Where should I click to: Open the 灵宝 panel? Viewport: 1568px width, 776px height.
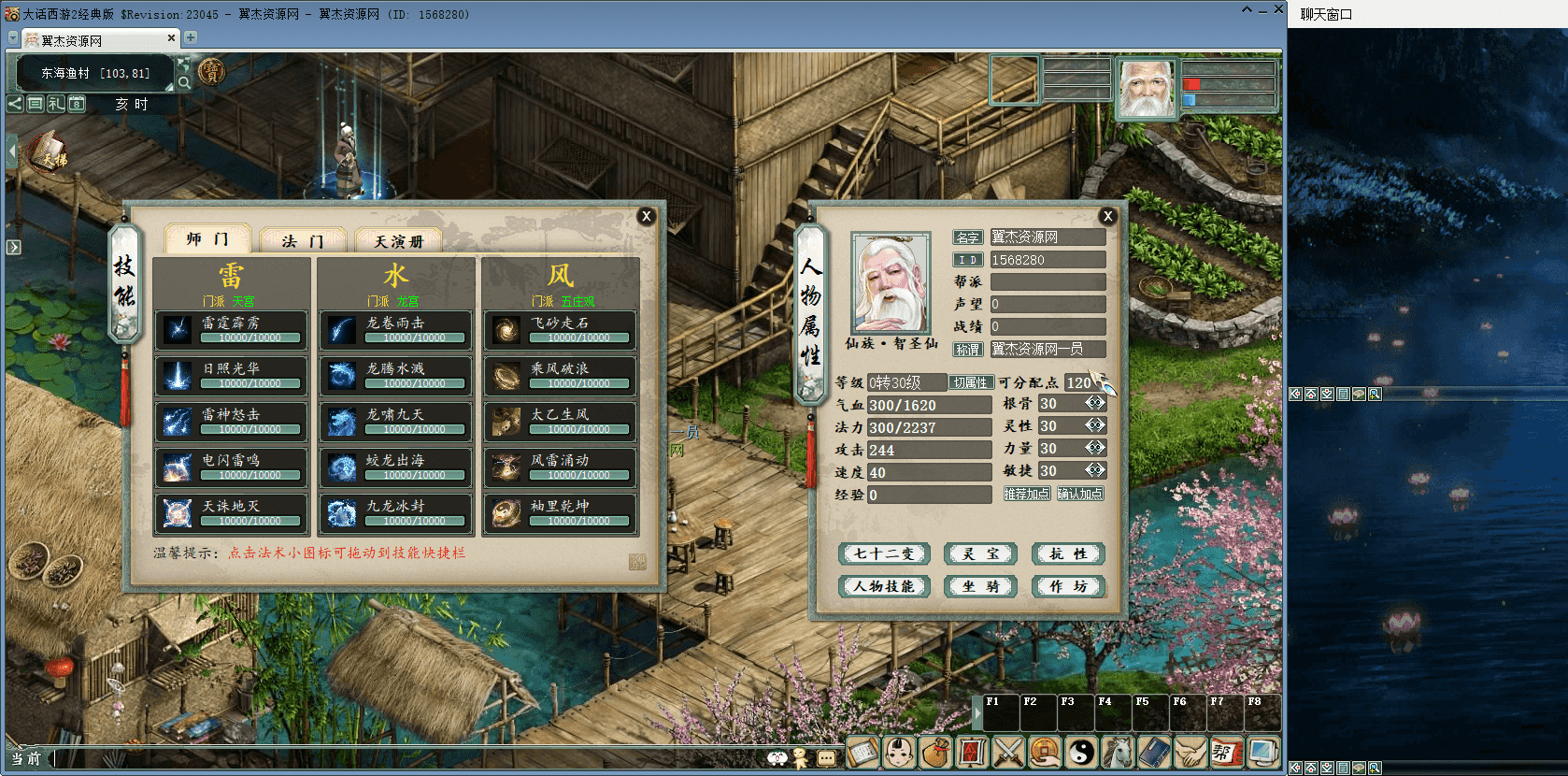tap(980, 553)
